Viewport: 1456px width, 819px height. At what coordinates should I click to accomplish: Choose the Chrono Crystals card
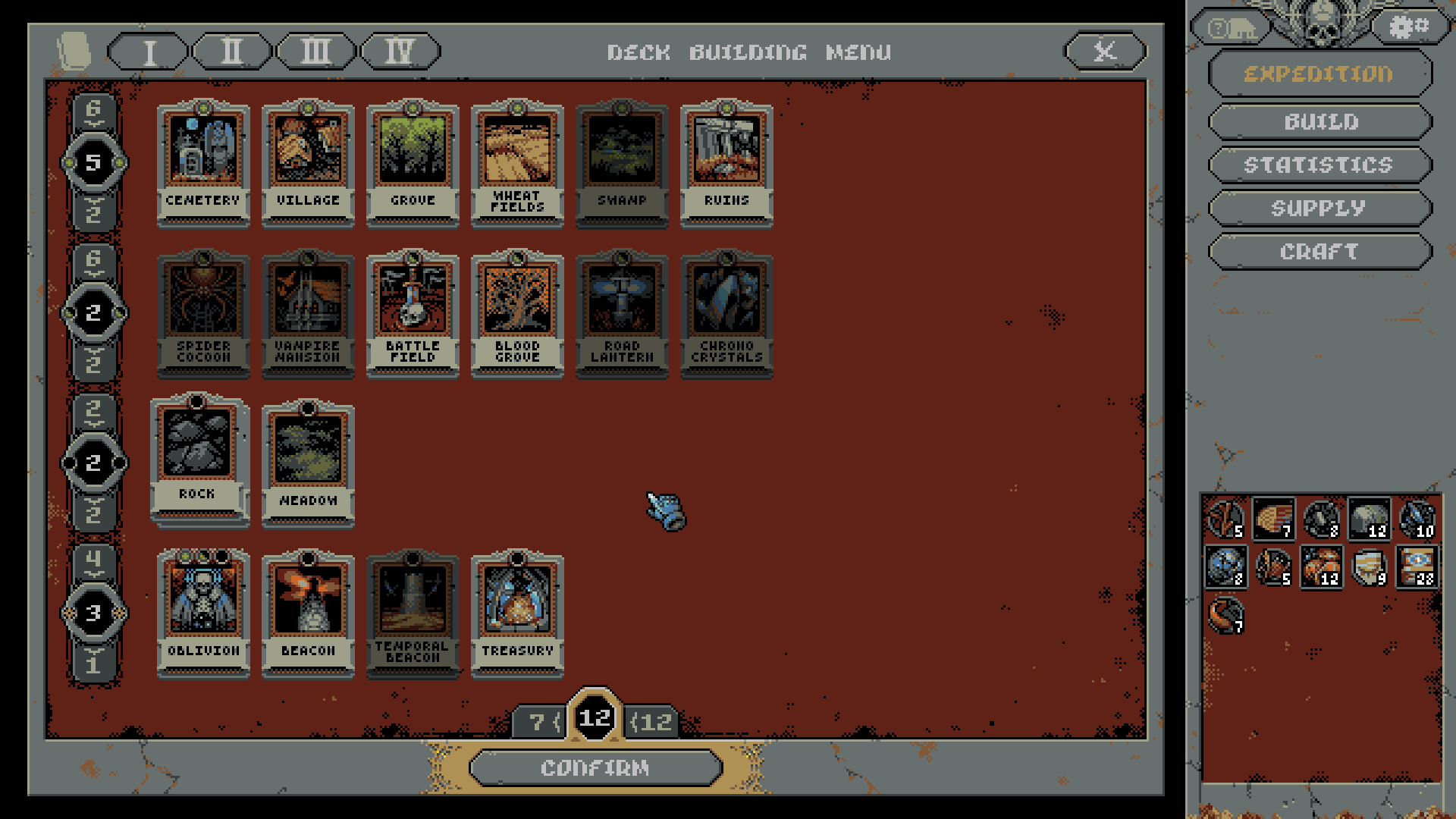coord(726,313)
